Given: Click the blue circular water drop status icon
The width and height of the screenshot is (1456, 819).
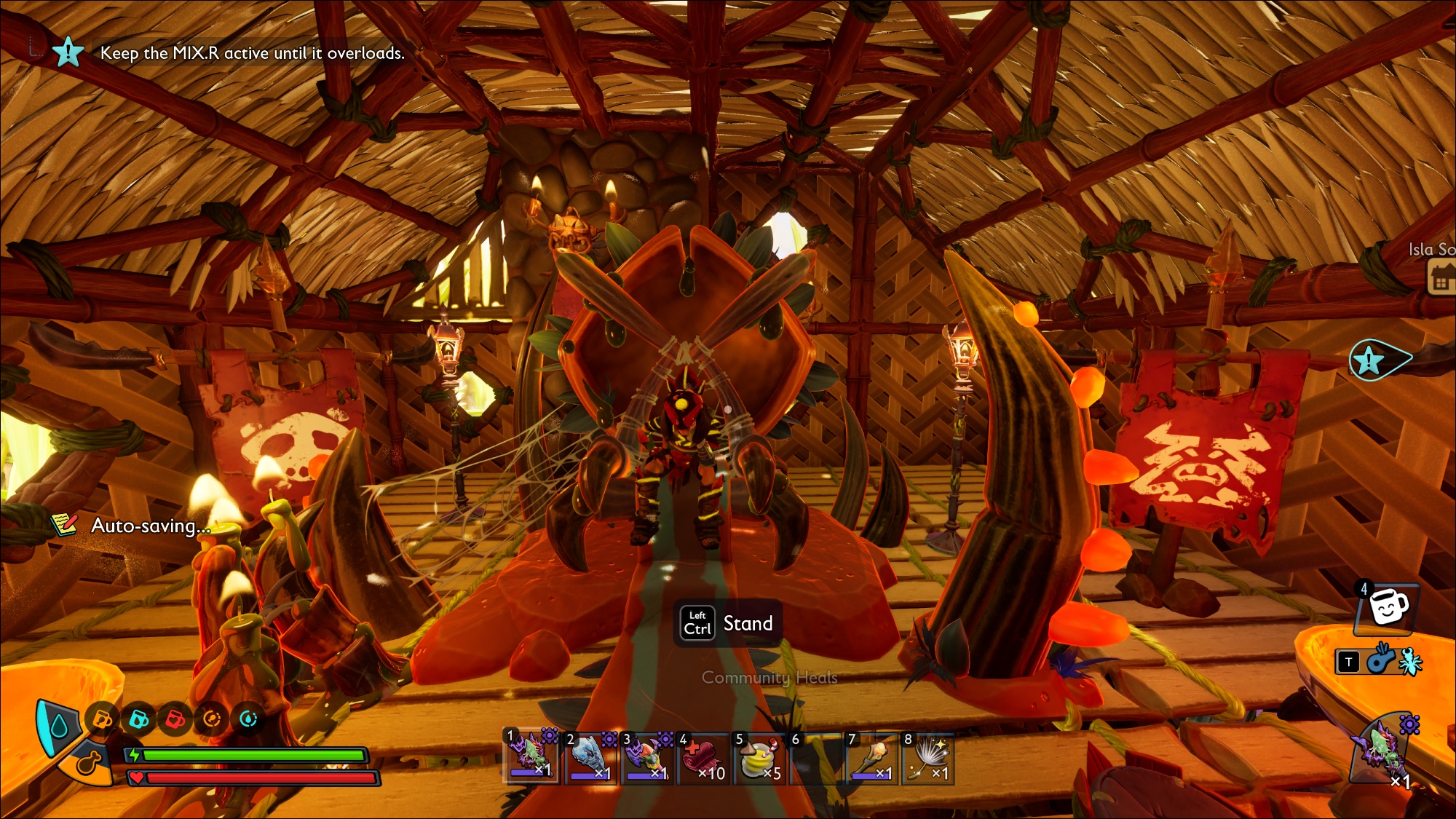Looking at the screenshot, I should tap(248, 720).
